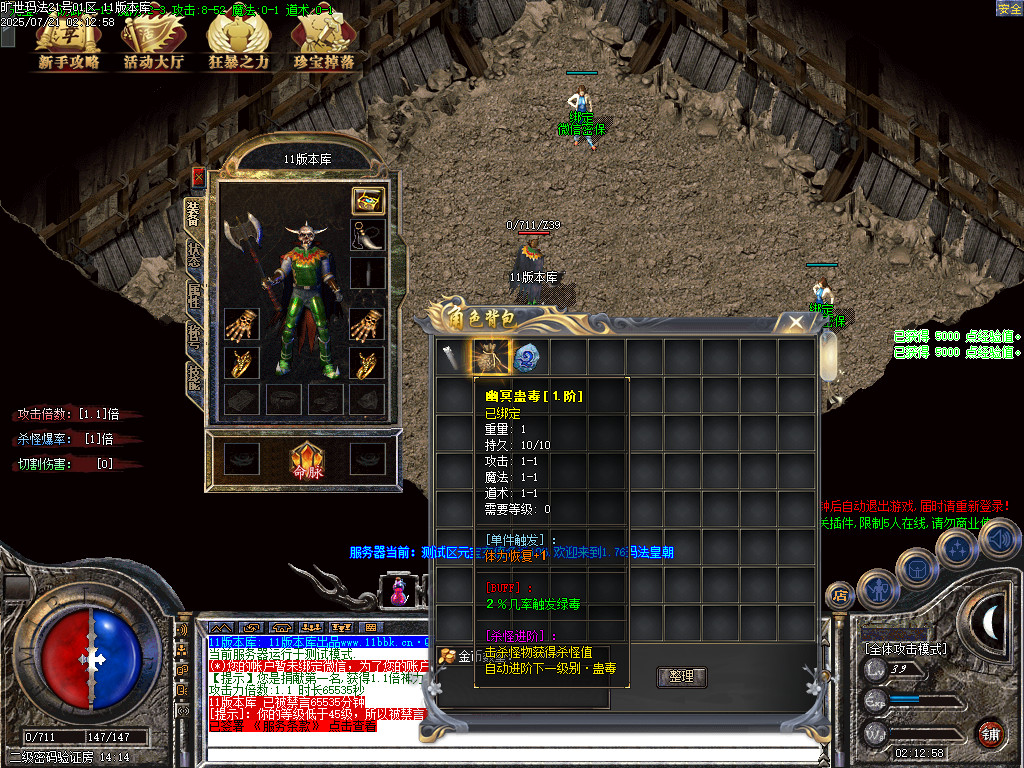
Task: Use the red gourd potion quick slot
Action: click(x=398, y=590)
